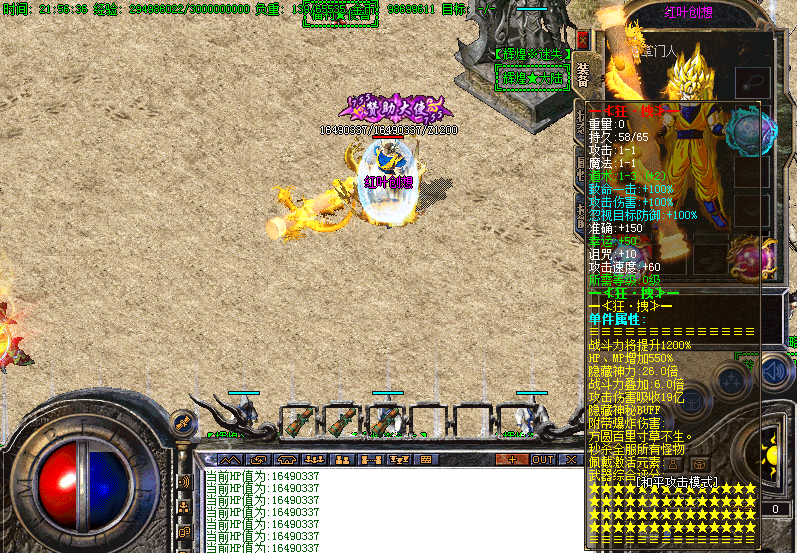Click the chat message log box
The image size is (797, 553).
click(390, 510)
